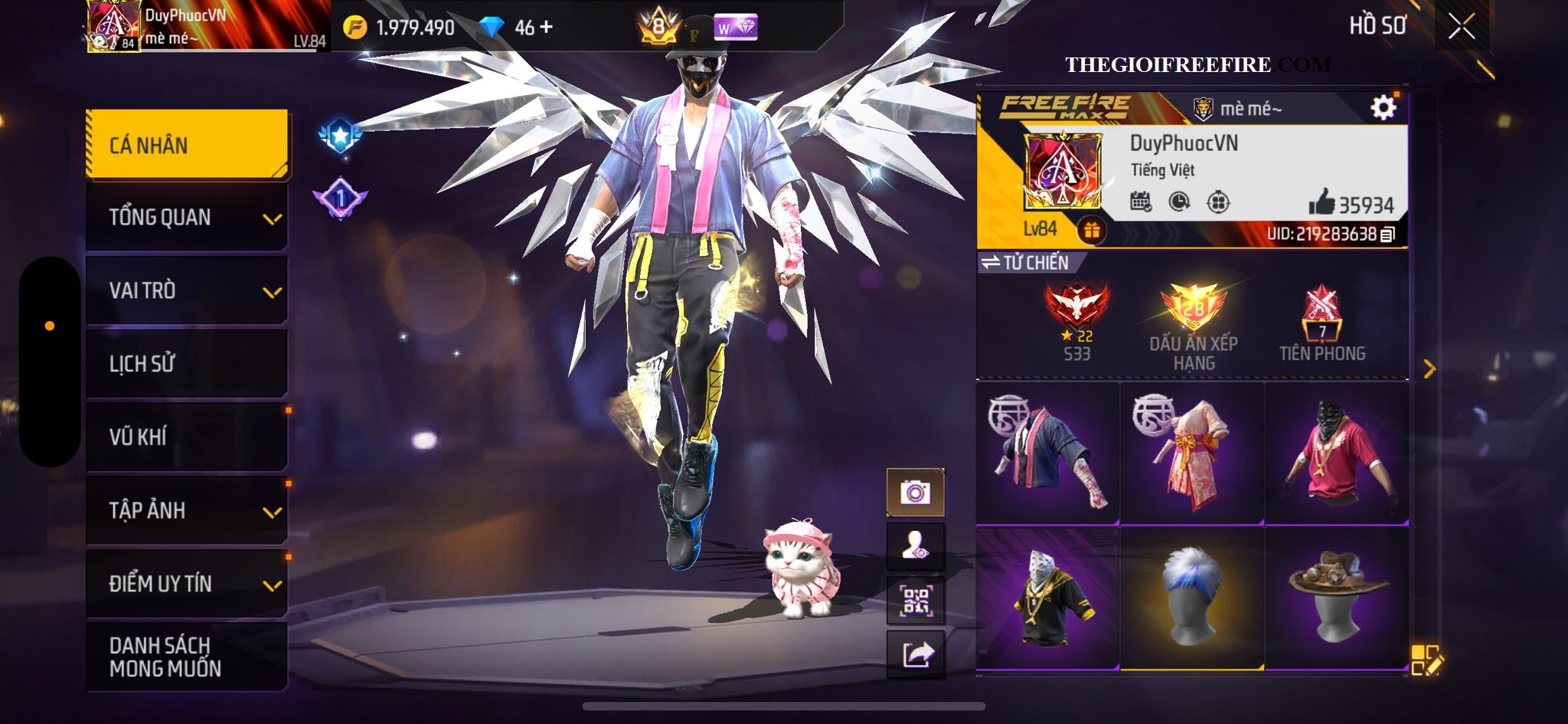Open the QR code button
The image size is (1568, 724).
915,601
